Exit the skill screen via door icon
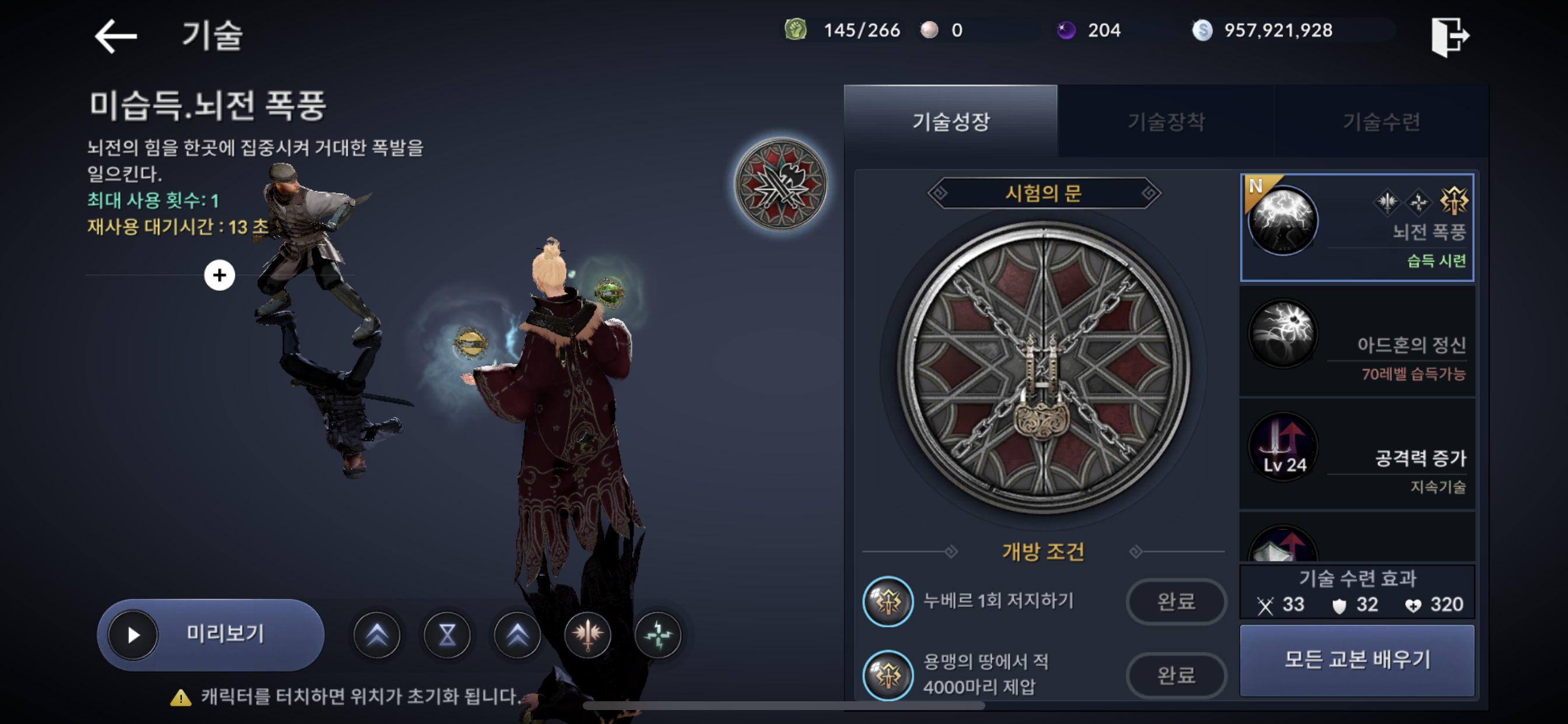The image size is (1568, 724). coord(1450,36)
